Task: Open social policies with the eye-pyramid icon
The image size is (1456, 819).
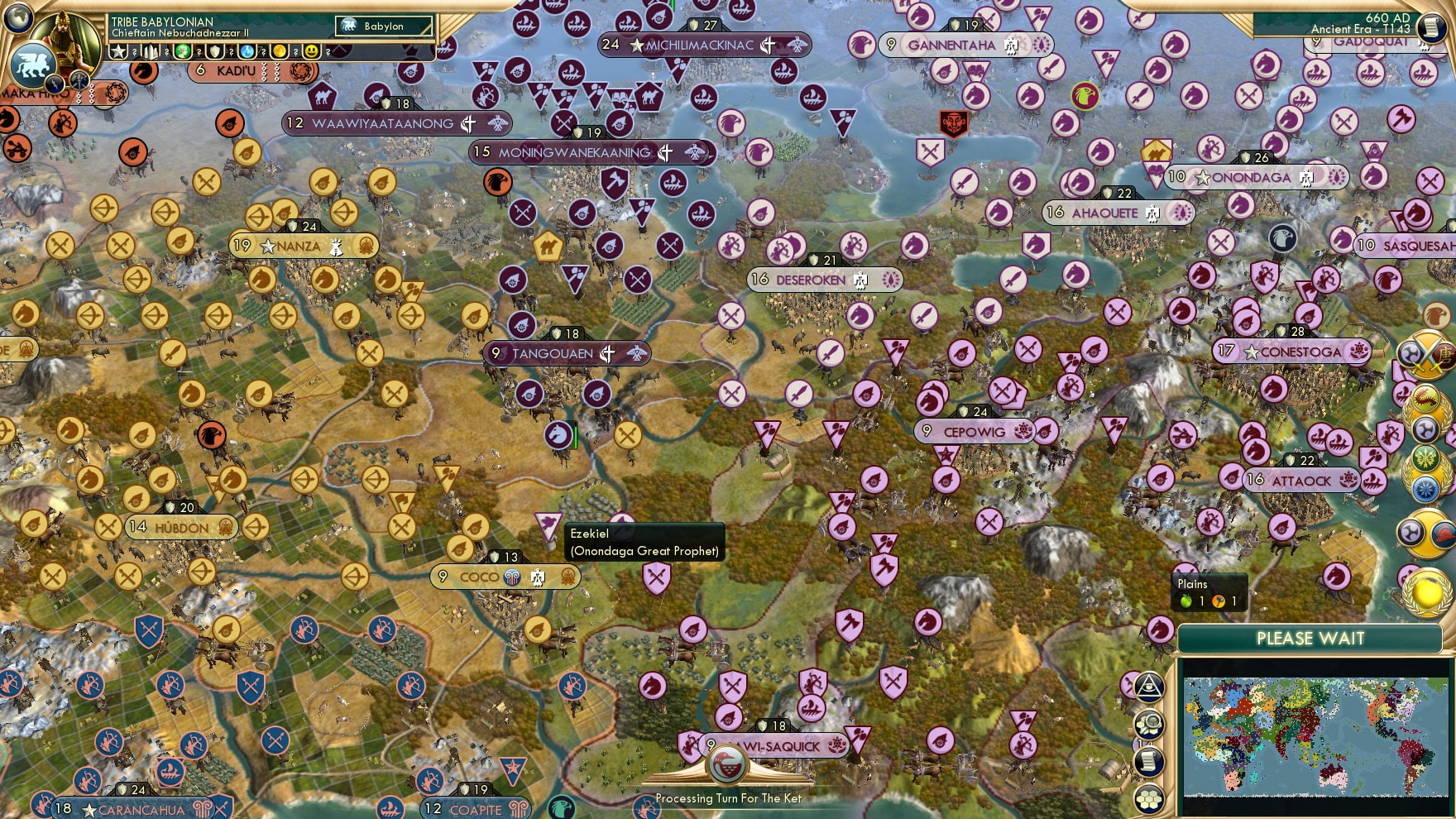Action: click(1149, 687)
